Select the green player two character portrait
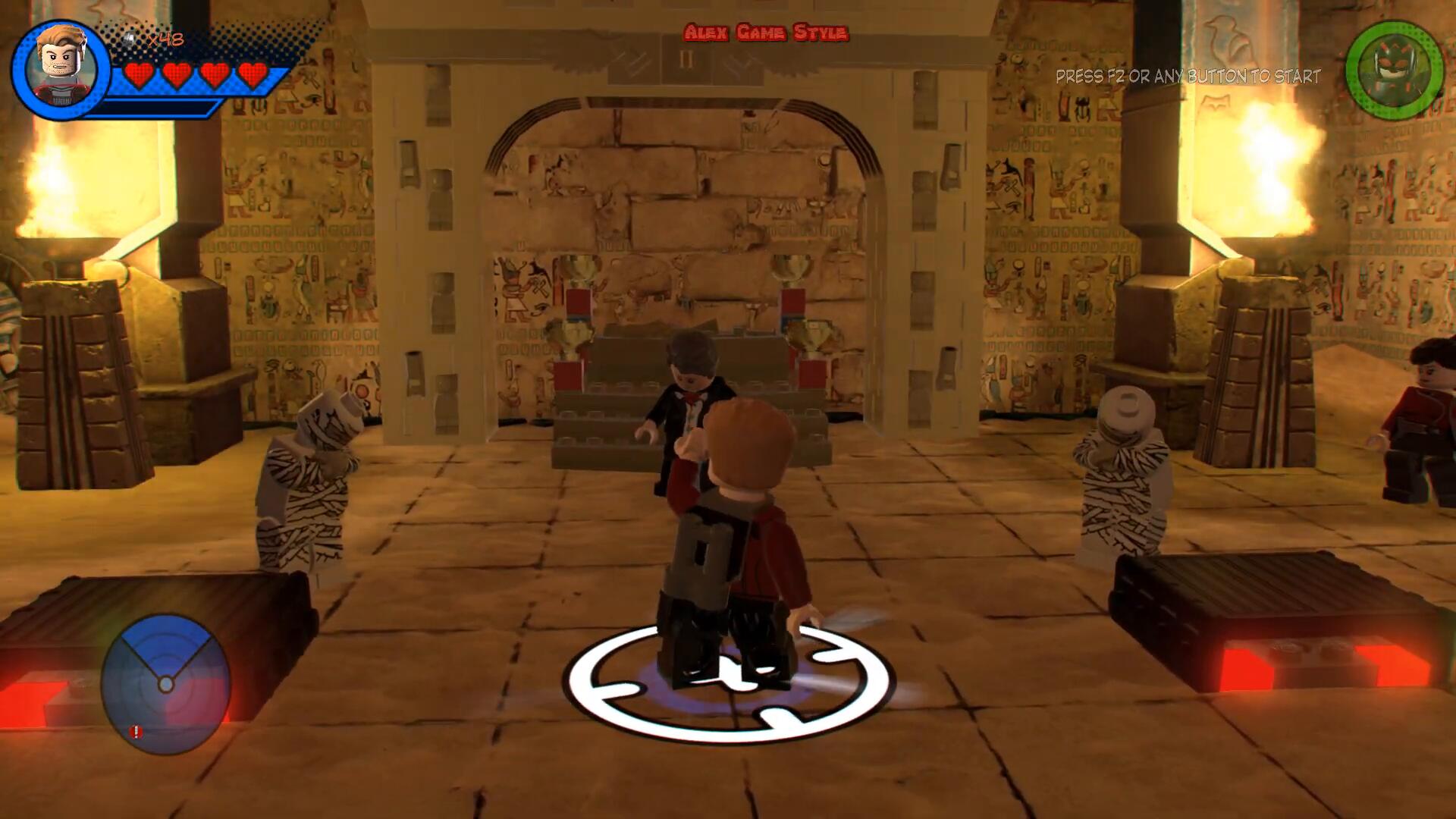The width and height of the screenshot is (1456, 819). (1394, 70)
